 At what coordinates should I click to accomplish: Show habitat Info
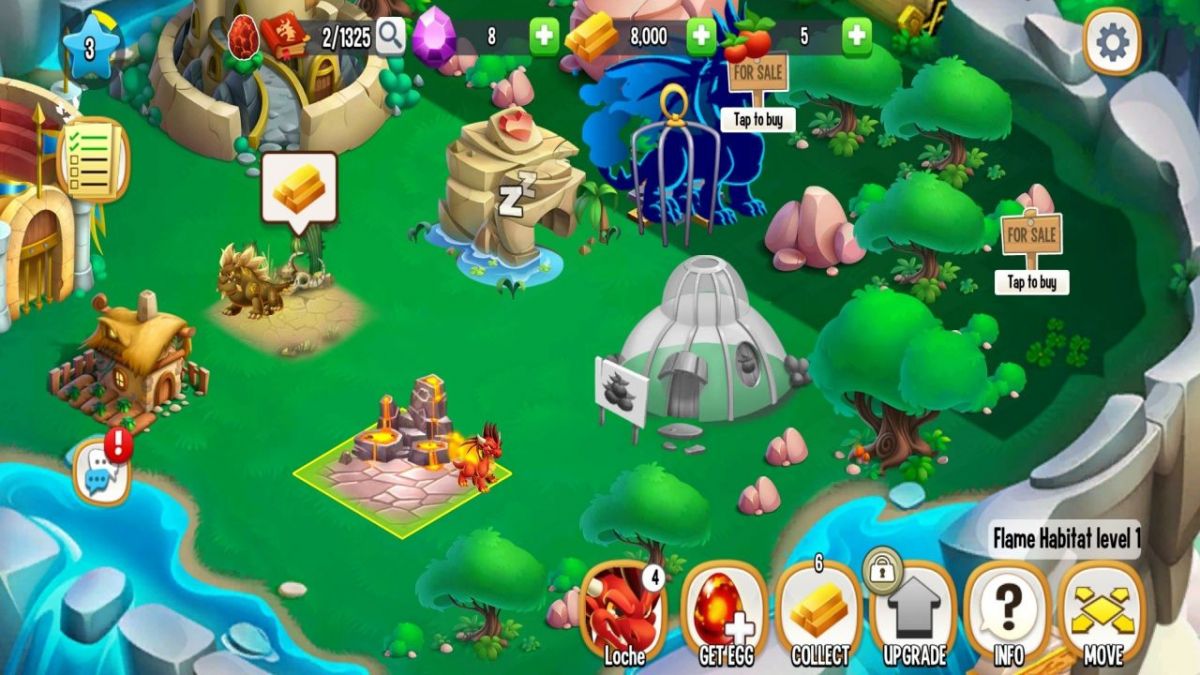[1008, 614]
